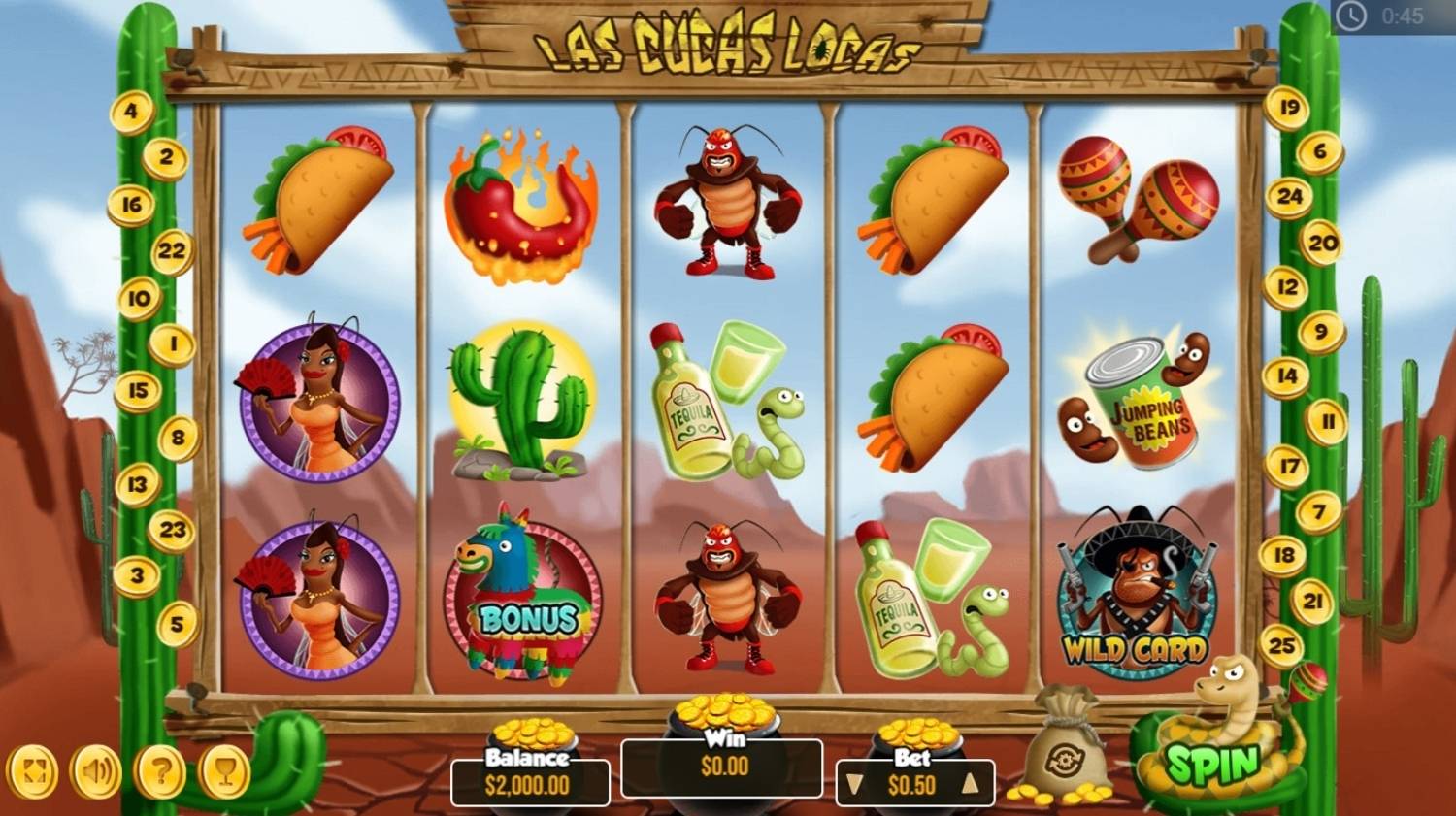
Task: Decrease the bet amount with the down arrow
Action: coord(854,784)
